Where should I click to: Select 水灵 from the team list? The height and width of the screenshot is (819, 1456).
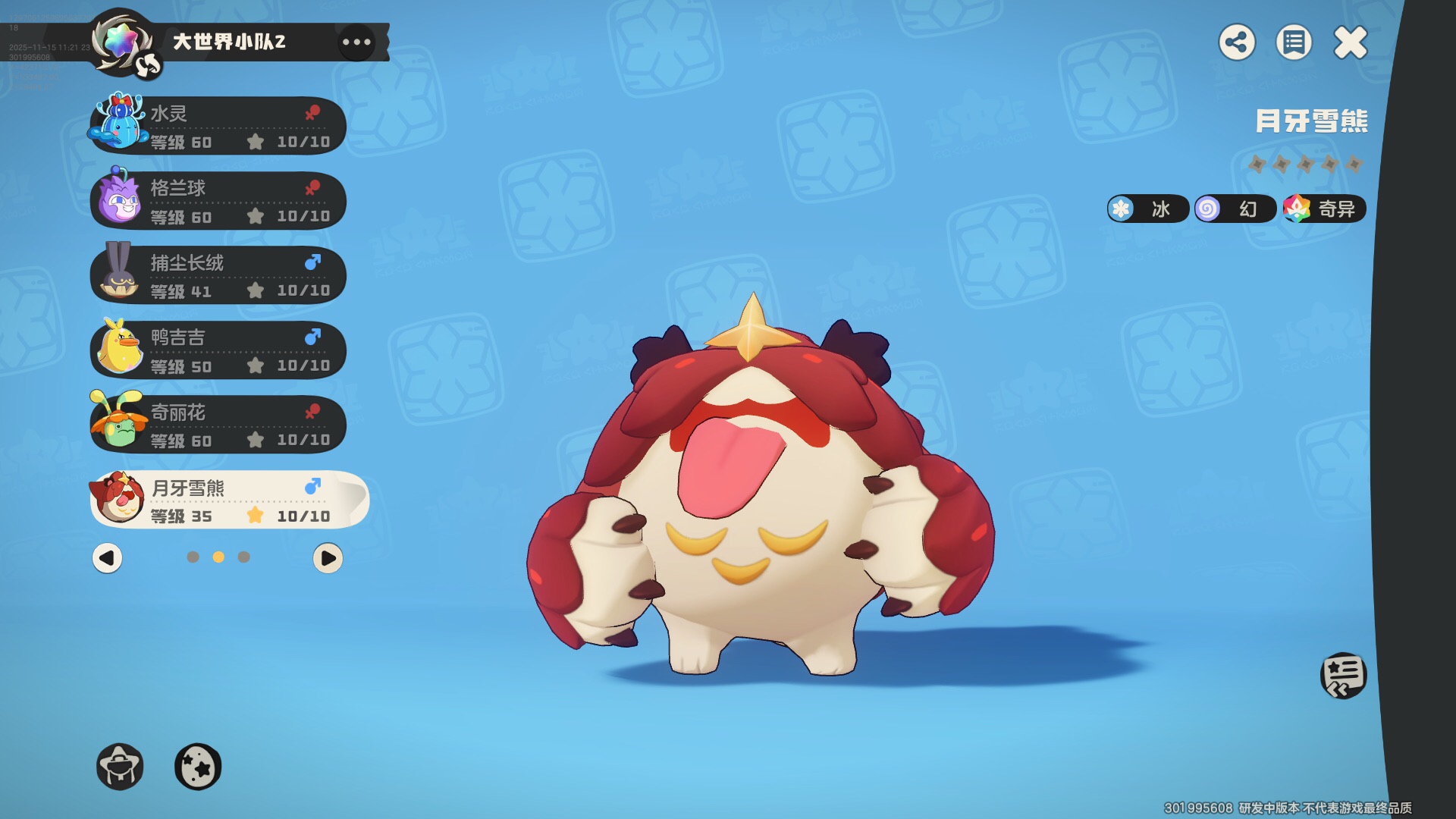click(x=218, y=126)
